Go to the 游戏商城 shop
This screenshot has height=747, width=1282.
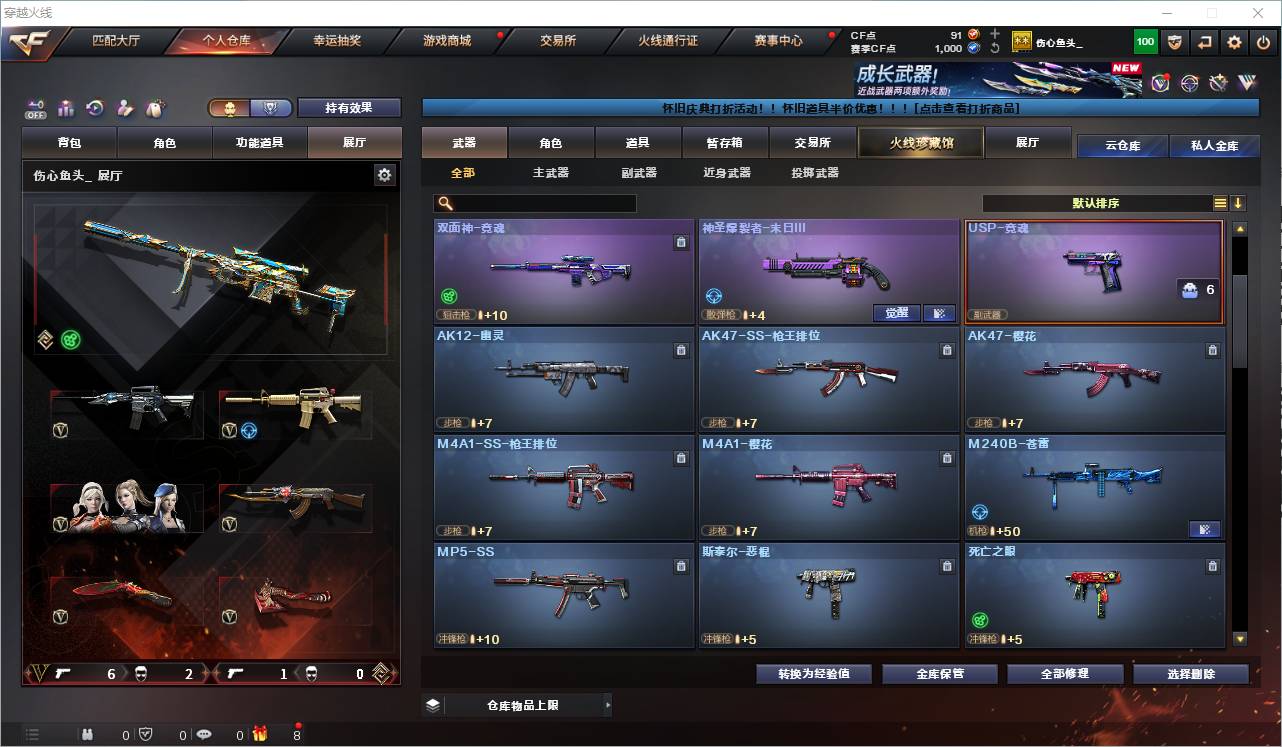[446, 41]
